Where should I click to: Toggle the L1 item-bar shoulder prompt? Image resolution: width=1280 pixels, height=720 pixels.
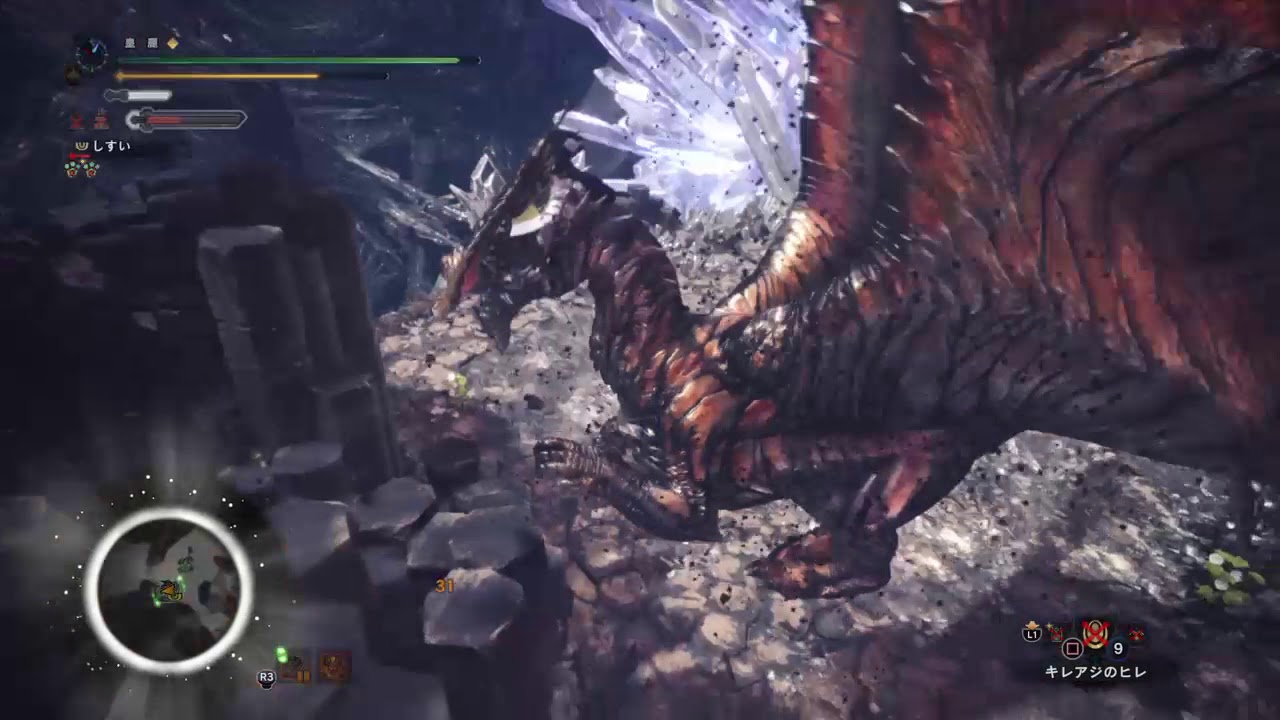1031,634
